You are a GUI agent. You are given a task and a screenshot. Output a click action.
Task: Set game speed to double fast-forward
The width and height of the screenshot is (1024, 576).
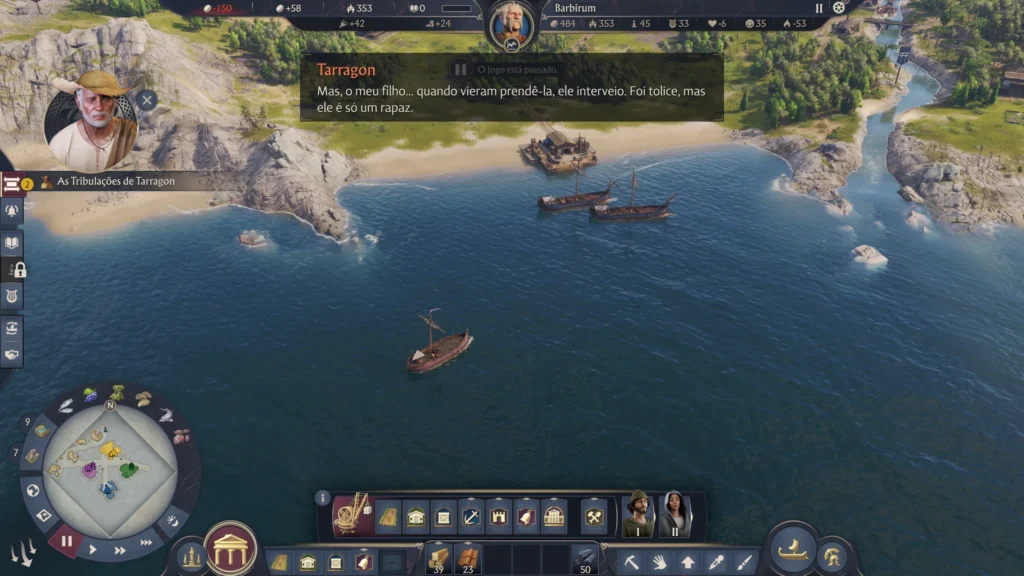120,549
